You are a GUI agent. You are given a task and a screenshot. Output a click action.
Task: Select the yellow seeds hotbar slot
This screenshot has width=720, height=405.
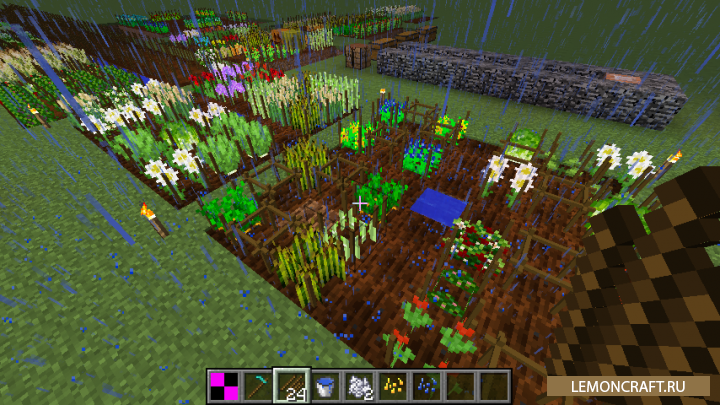click(393, 385)
